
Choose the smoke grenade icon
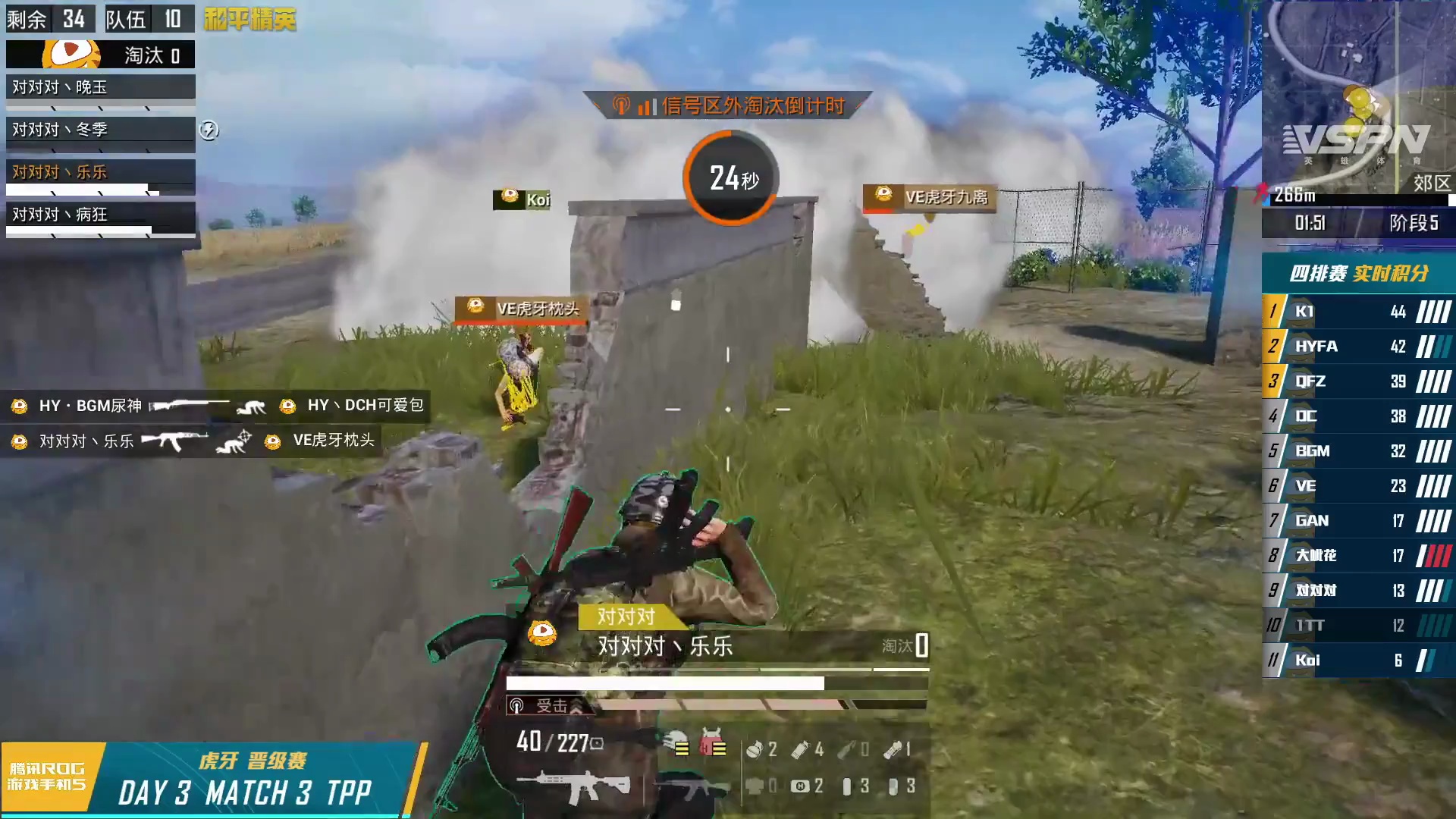point(800,749)
